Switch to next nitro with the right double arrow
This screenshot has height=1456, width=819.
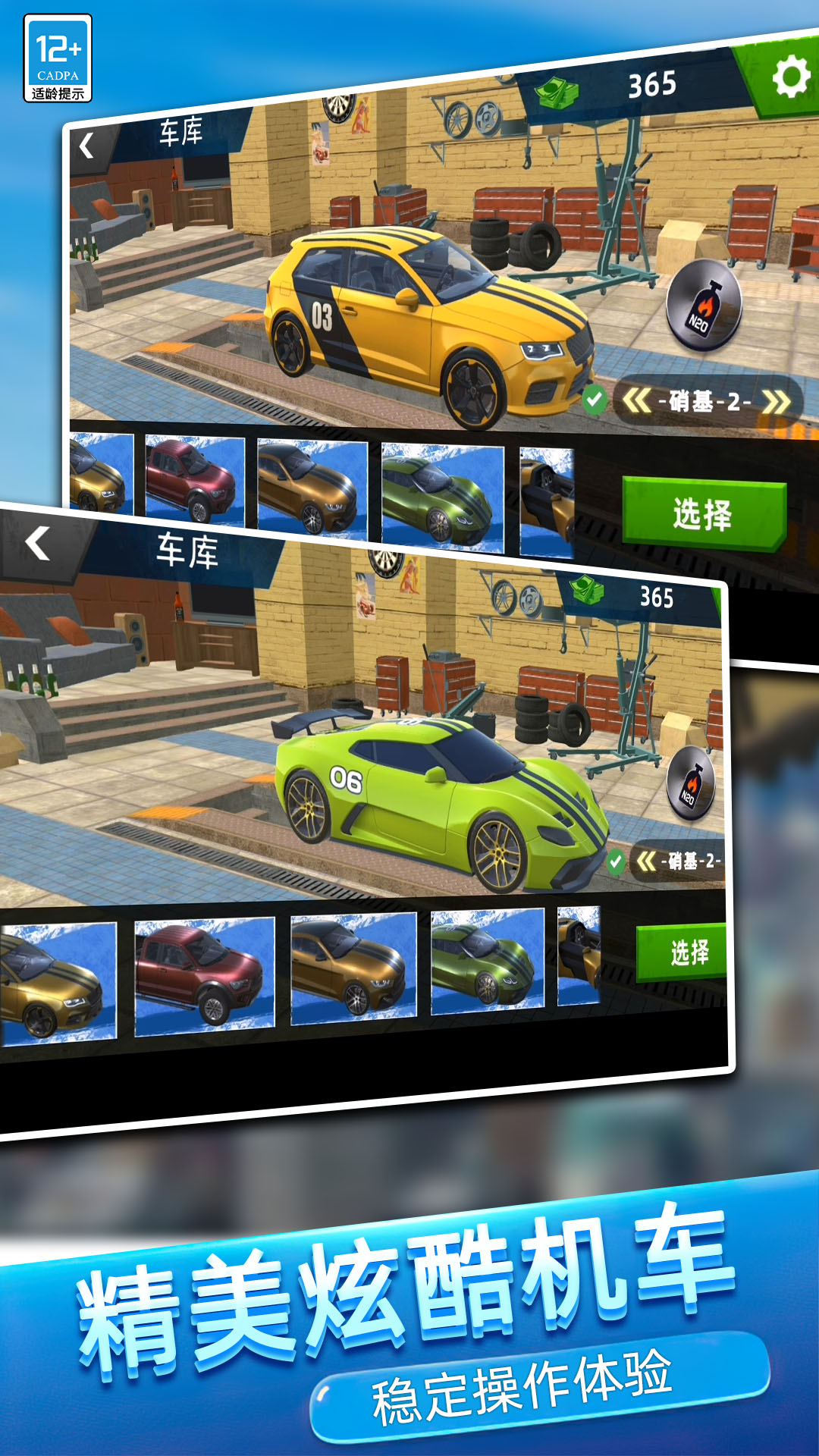776,402
